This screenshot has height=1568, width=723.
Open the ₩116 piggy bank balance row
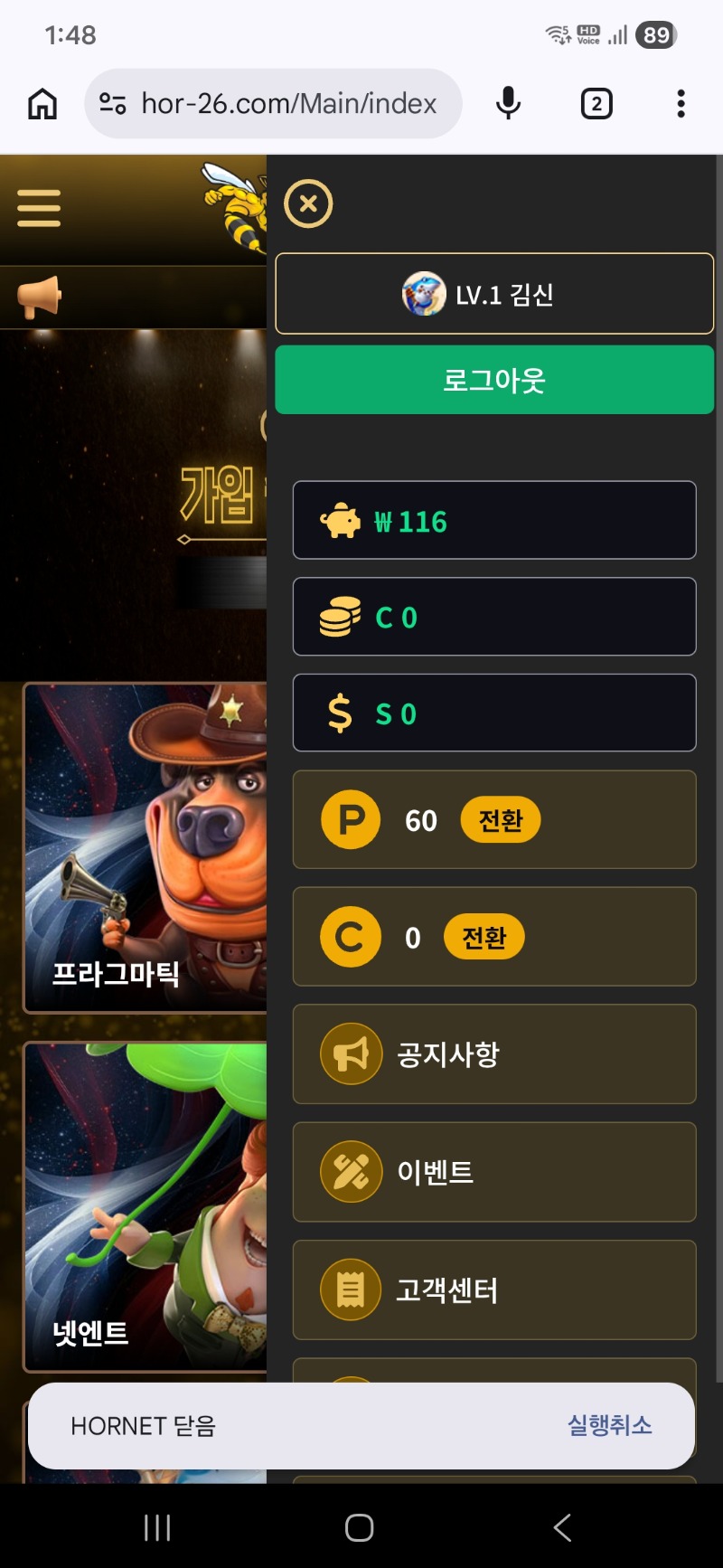tap(494, 521)
